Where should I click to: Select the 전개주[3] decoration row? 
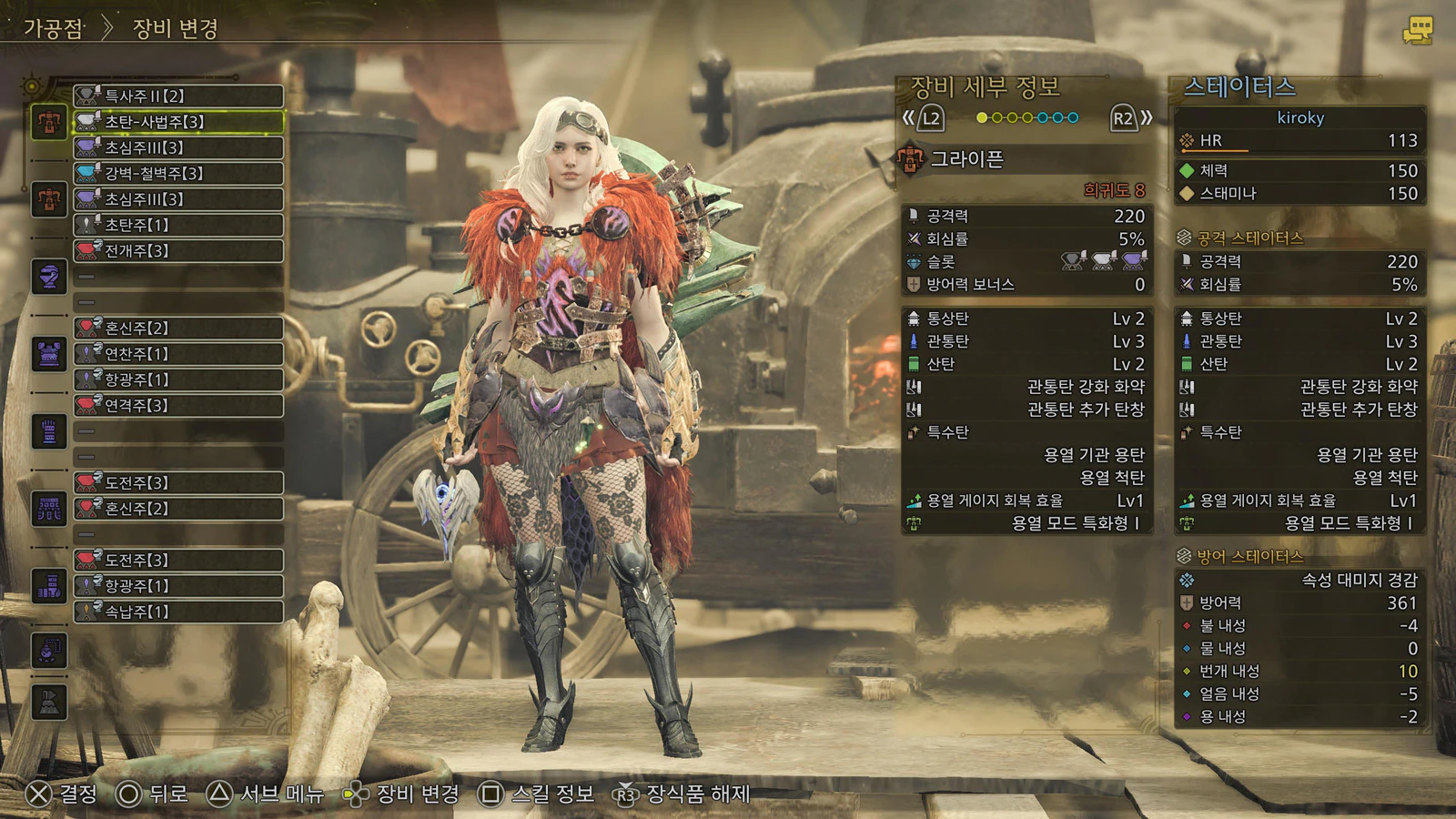(x=178, y=250)
